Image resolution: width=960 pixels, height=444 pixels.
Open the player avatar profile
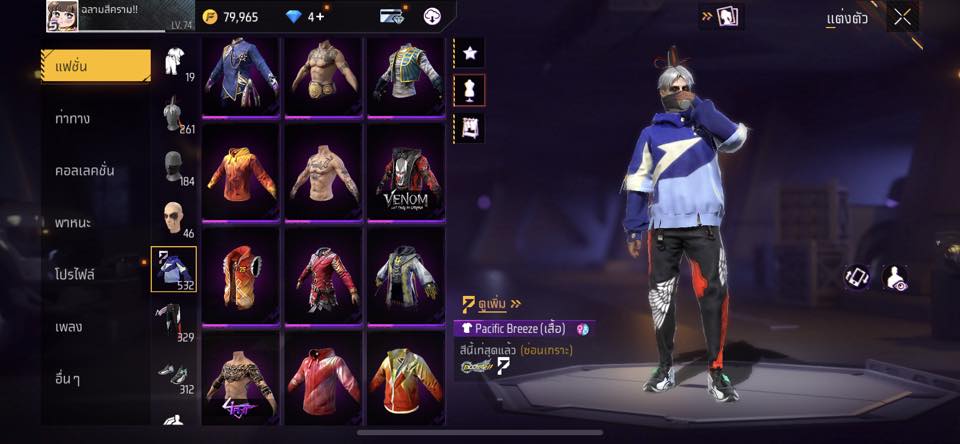(x=62, y=16)
